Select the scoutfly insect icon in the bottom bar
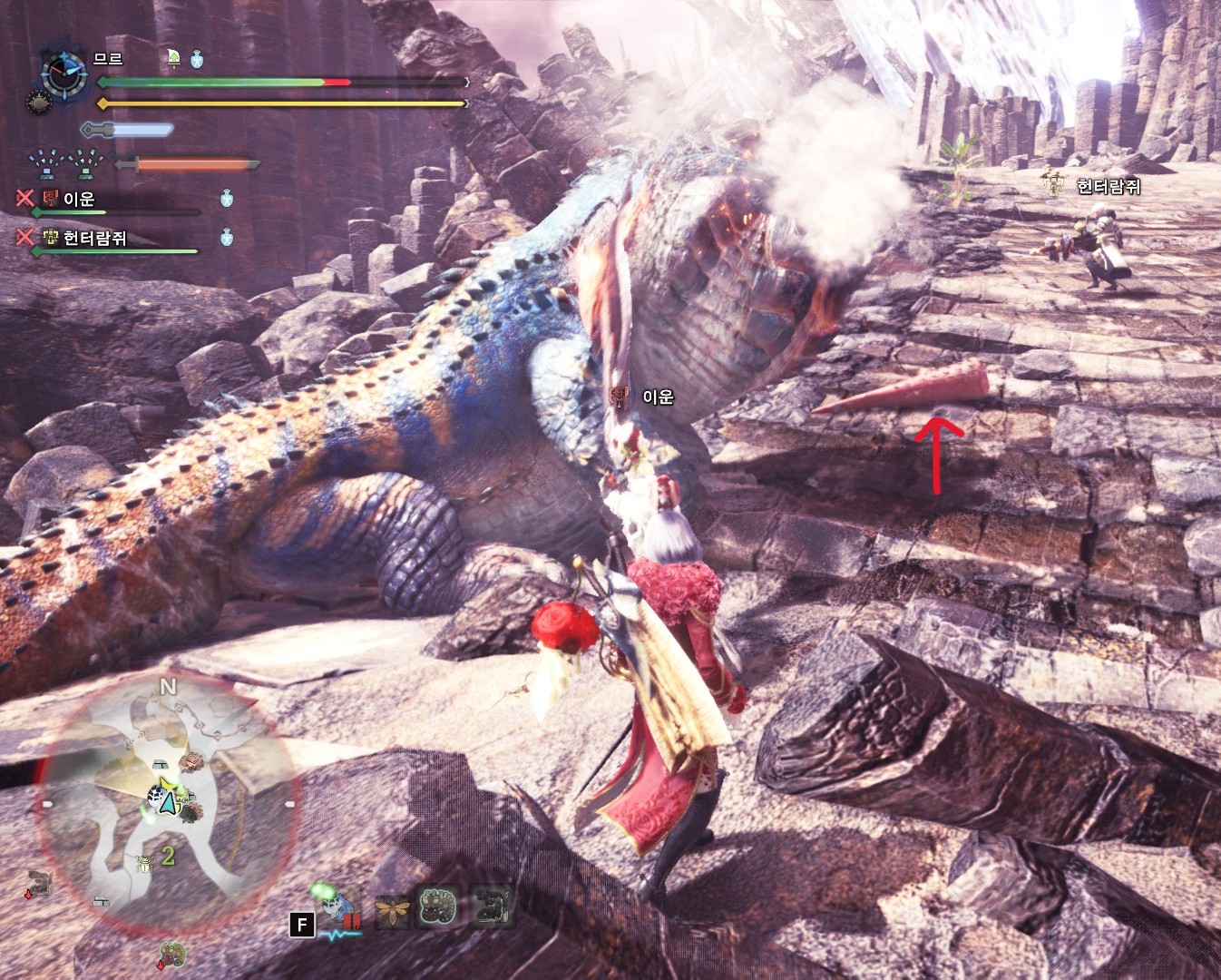Image resolution: width=1221 pixels, height=980 pixels. 393,906
